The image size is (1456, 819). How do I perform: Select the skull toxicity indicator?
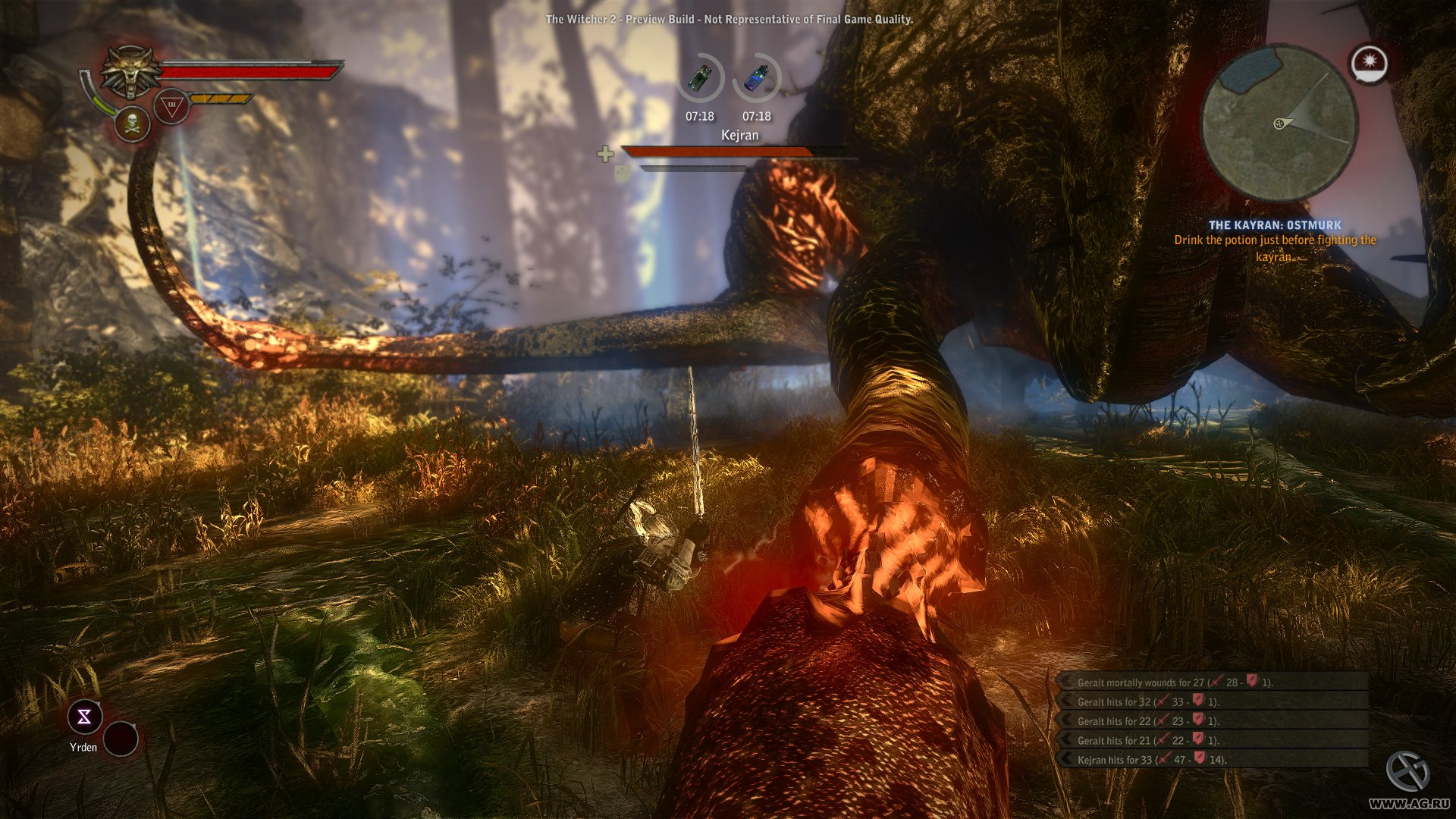(x=132, y=124)
